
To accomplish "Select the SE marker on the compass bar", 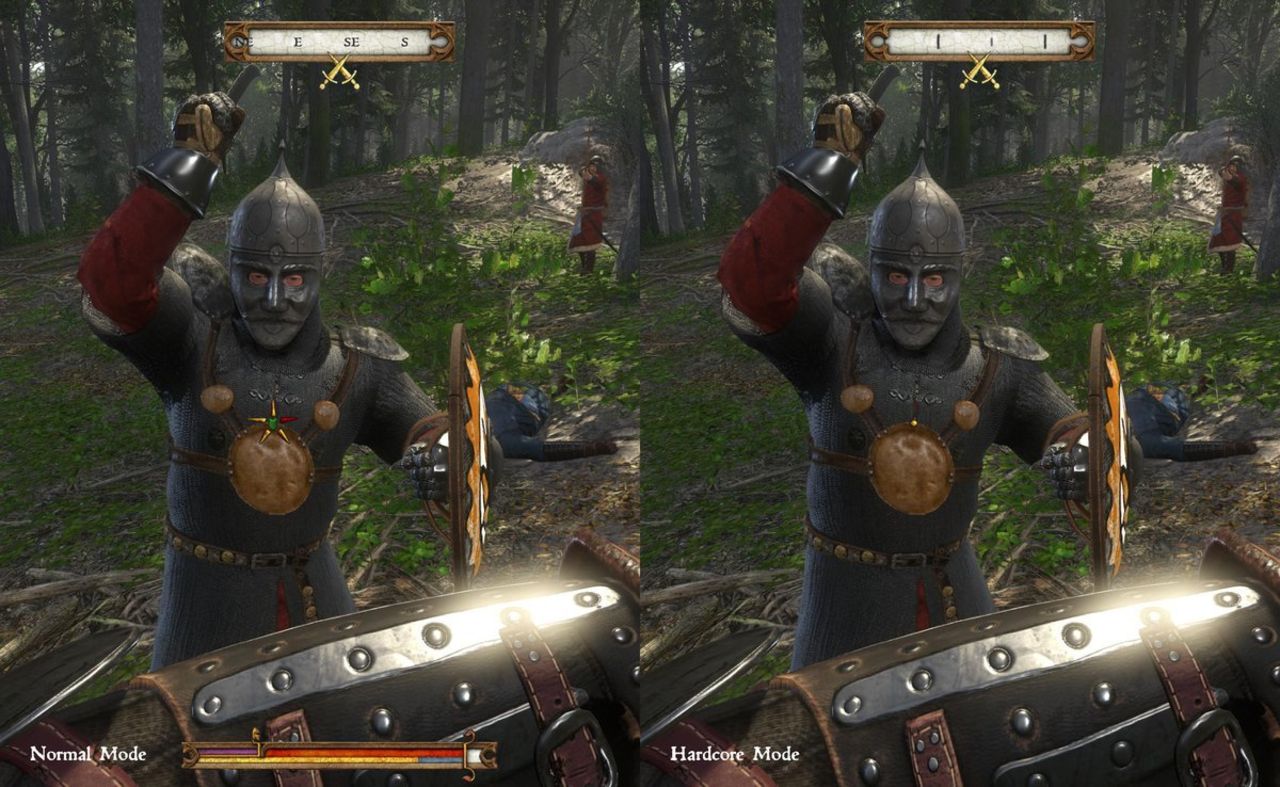I will pyautogui.click(x=351, y=42).
